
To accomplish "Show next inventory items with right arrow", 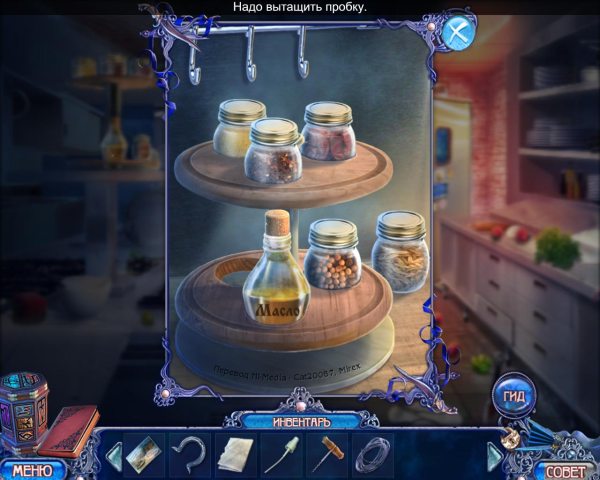I will coord(494,455).
